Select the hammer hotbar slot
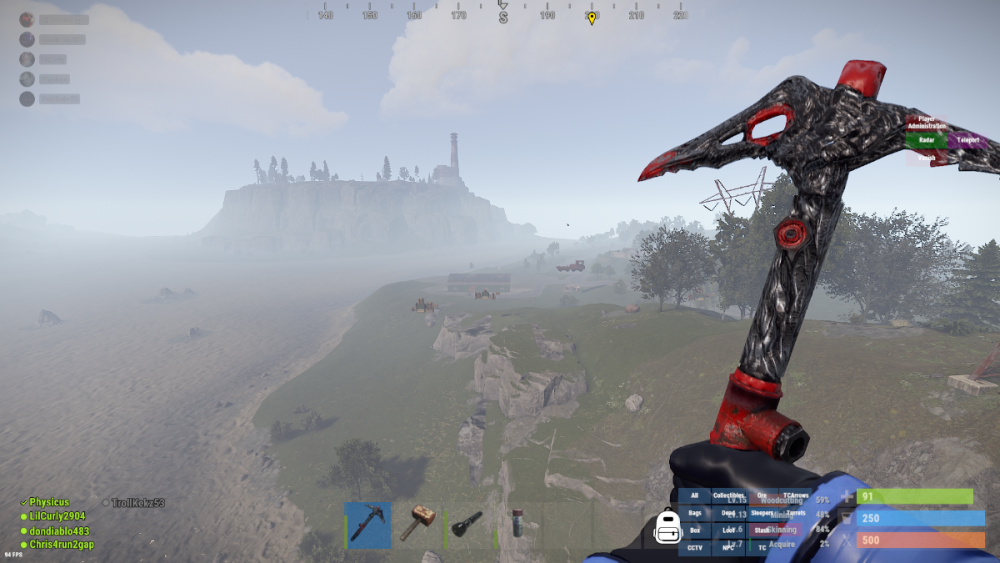Viewport: 1000px width, 563px height. pyautogui.click(x=417, y=525)
